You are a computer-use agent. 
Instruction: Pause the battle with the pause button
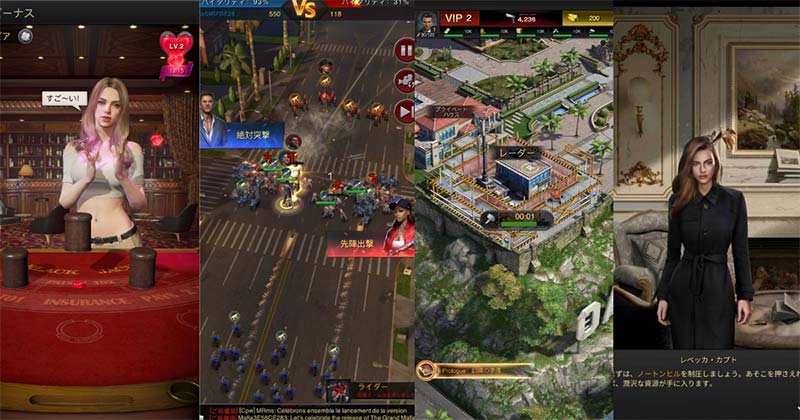tap(405, 49)
